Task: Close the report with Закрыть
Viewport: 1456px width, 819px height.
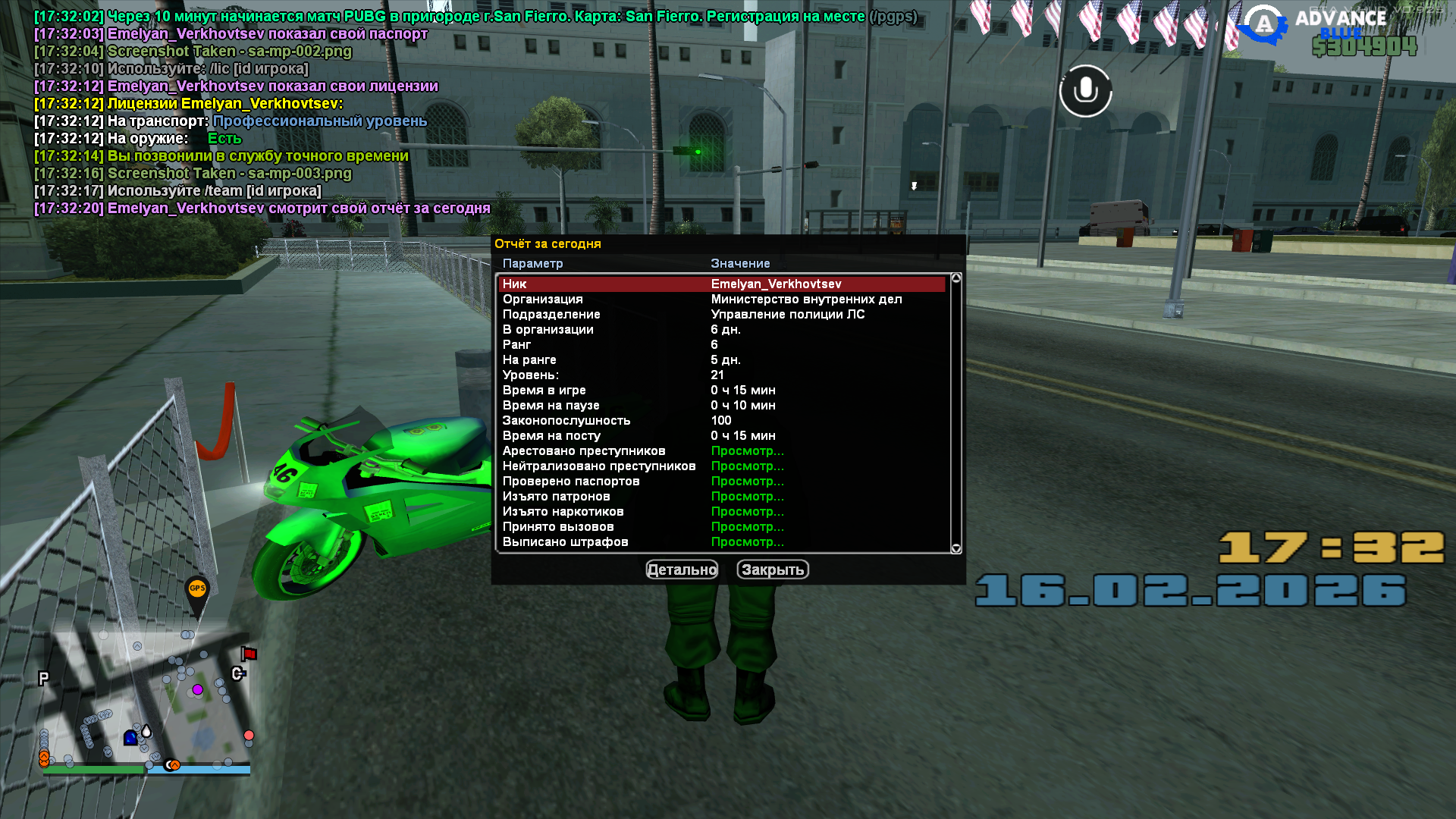Action: pyautogui.click(x=772, y=570)
